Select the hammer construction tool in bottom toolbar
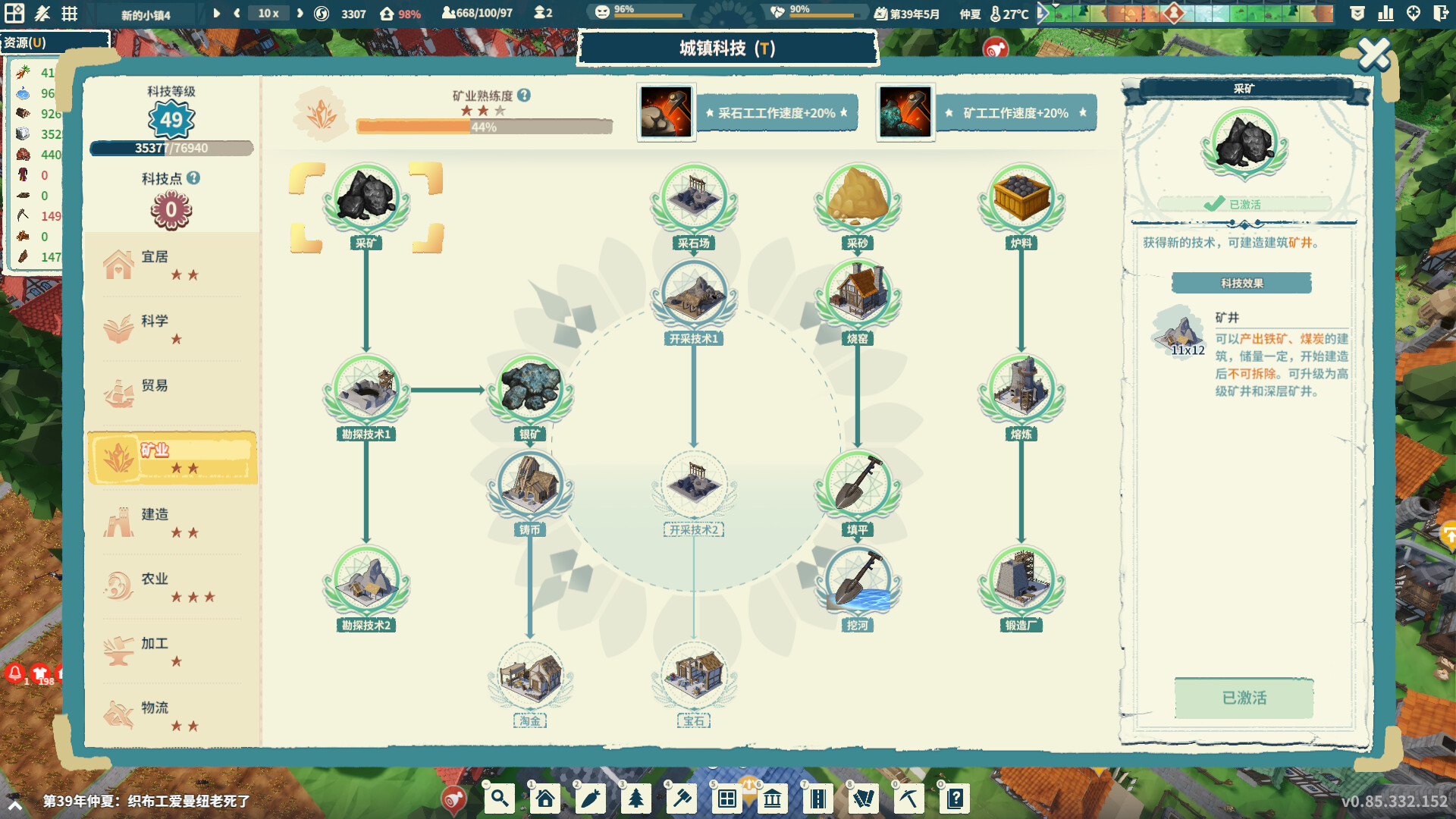Viewport: 1456px width, 819px height. [682, 799]
